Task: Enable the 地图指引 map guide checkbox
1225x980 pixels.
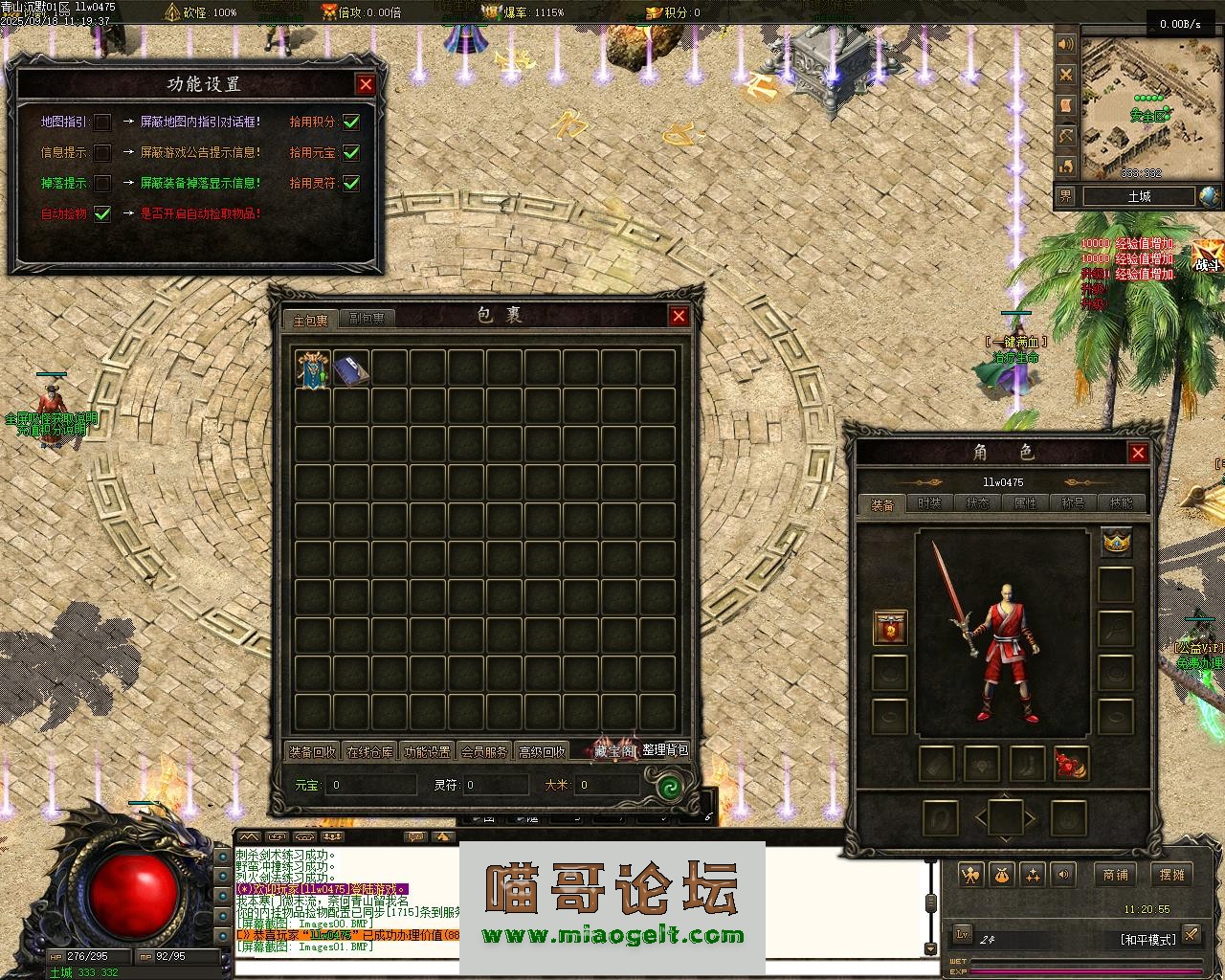Action: click(x=102, y=122)
